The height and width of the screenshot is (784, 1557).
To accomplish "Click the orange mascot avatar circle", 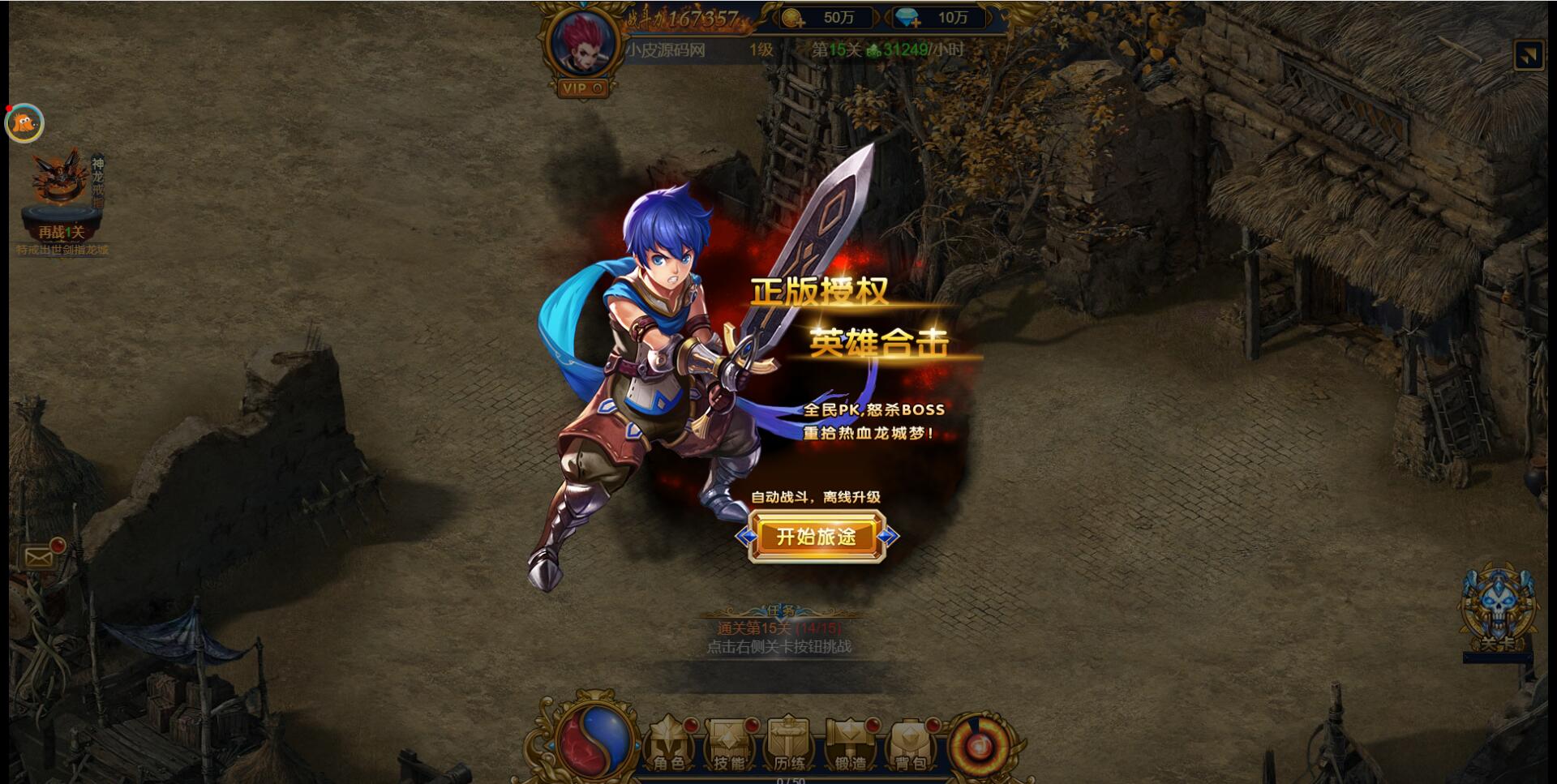I will tap(24, 122).
